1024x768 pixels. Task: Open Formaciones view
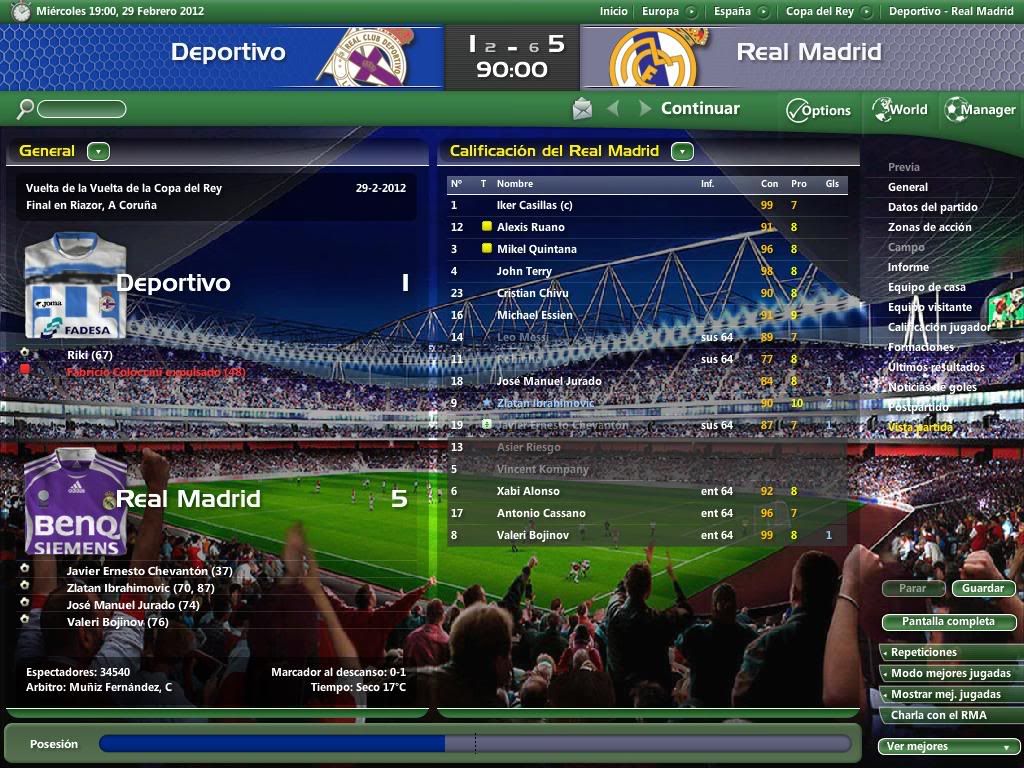pyautogui.click(x=920, y=347)
